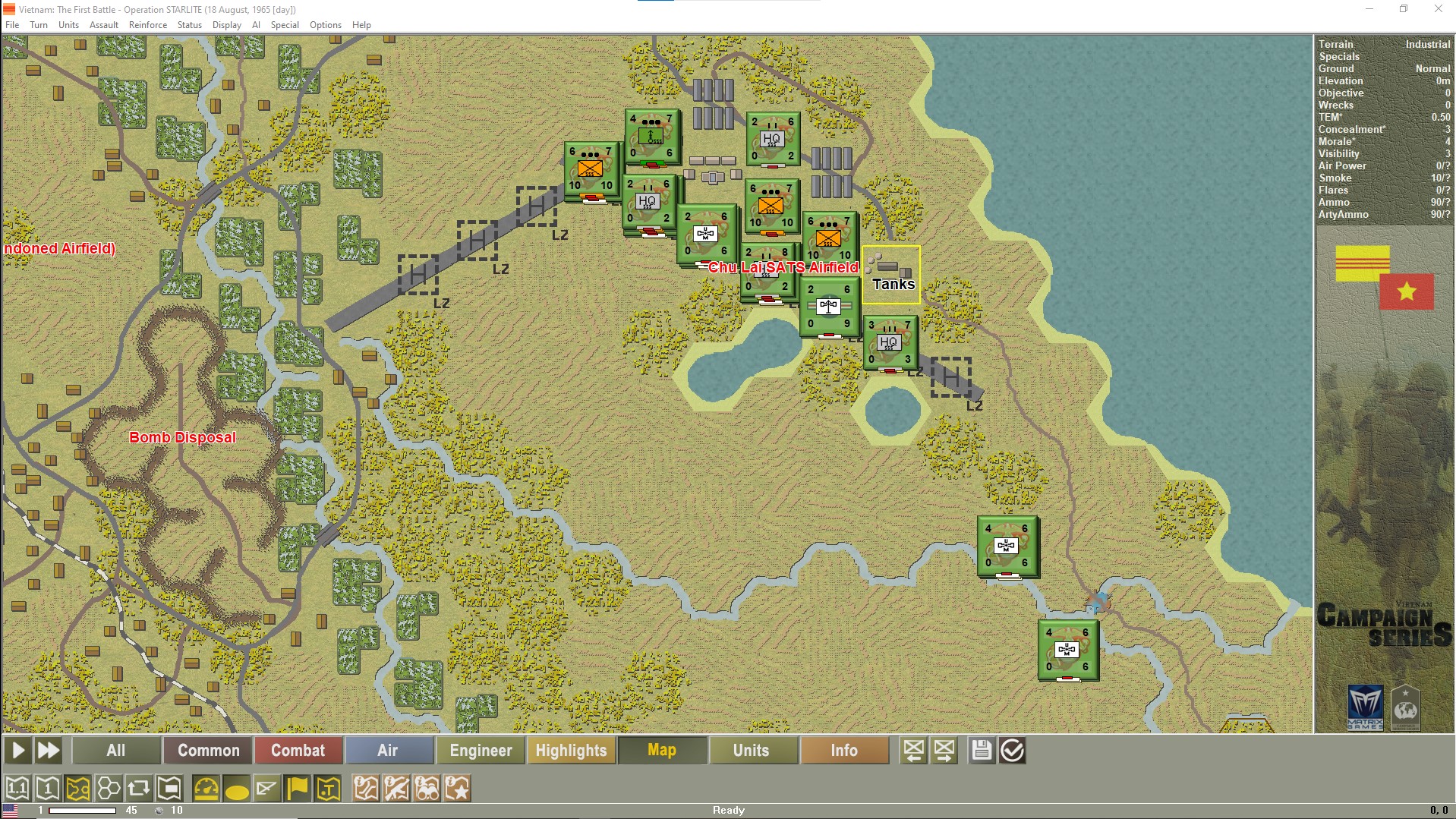Open the Assault menu
Viewport: 1456px width, 819px height.
[x=104, y=24]
